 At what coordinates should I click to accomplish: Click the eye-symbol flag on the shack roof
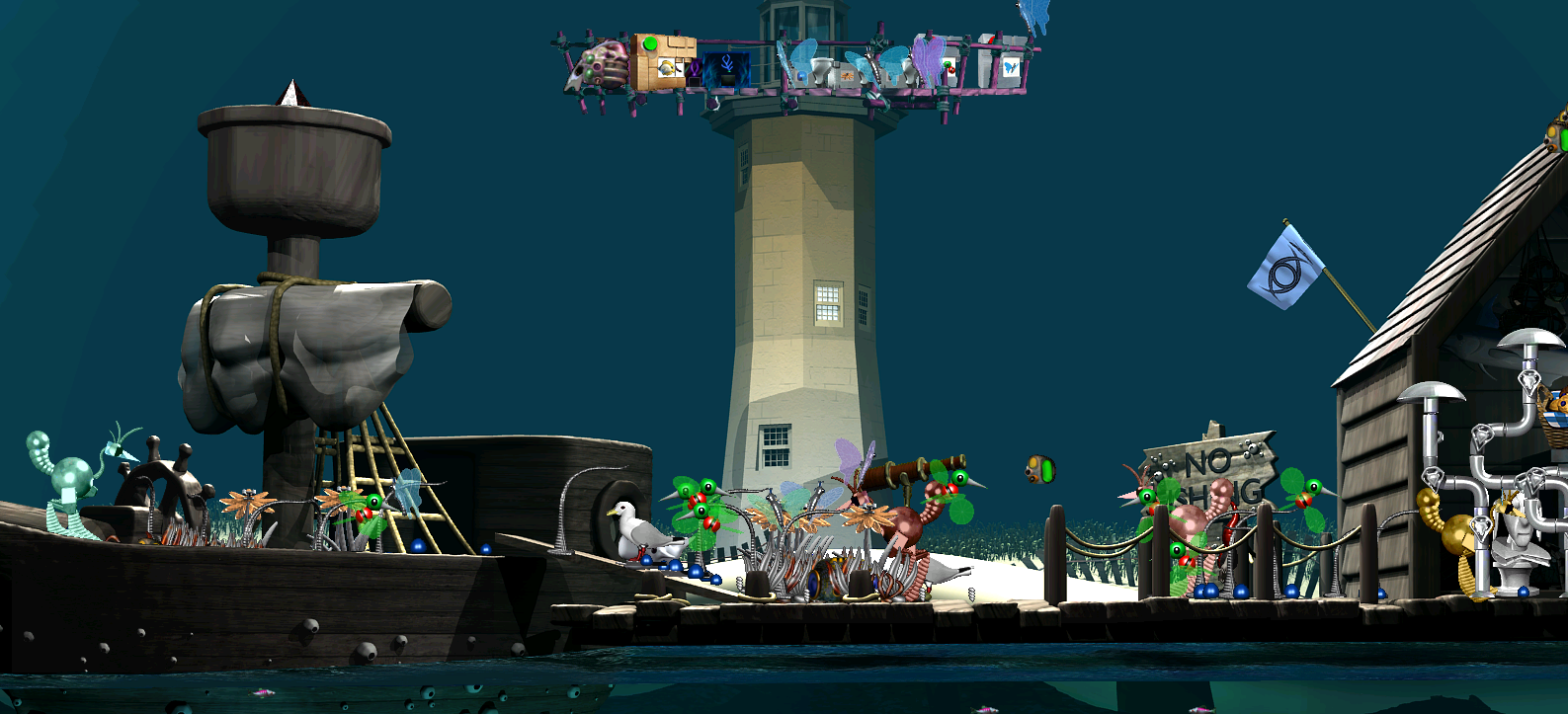coord(1284,269)
